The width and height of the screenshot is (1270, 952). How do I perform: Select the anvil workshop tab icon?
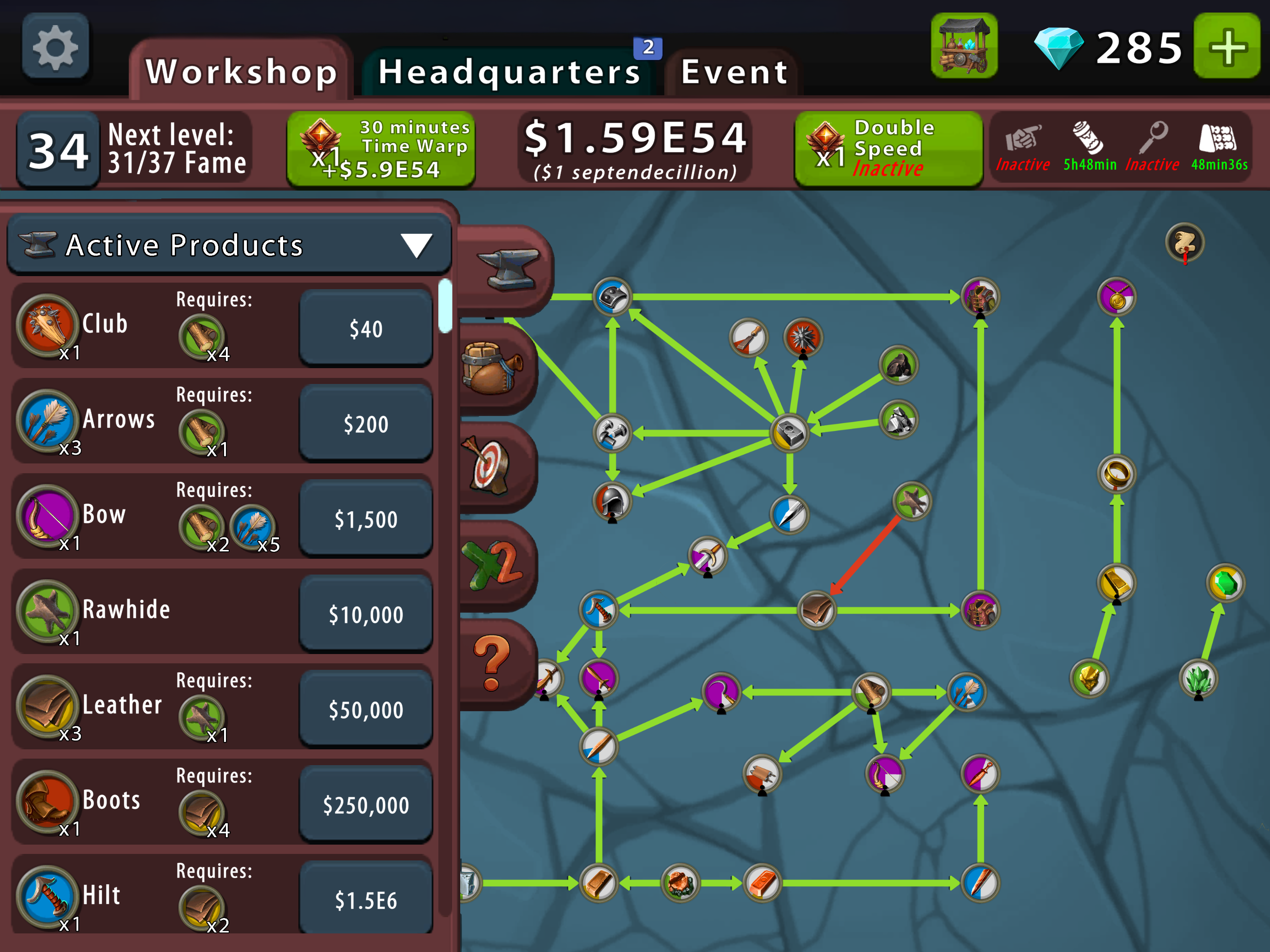(508, 270)
